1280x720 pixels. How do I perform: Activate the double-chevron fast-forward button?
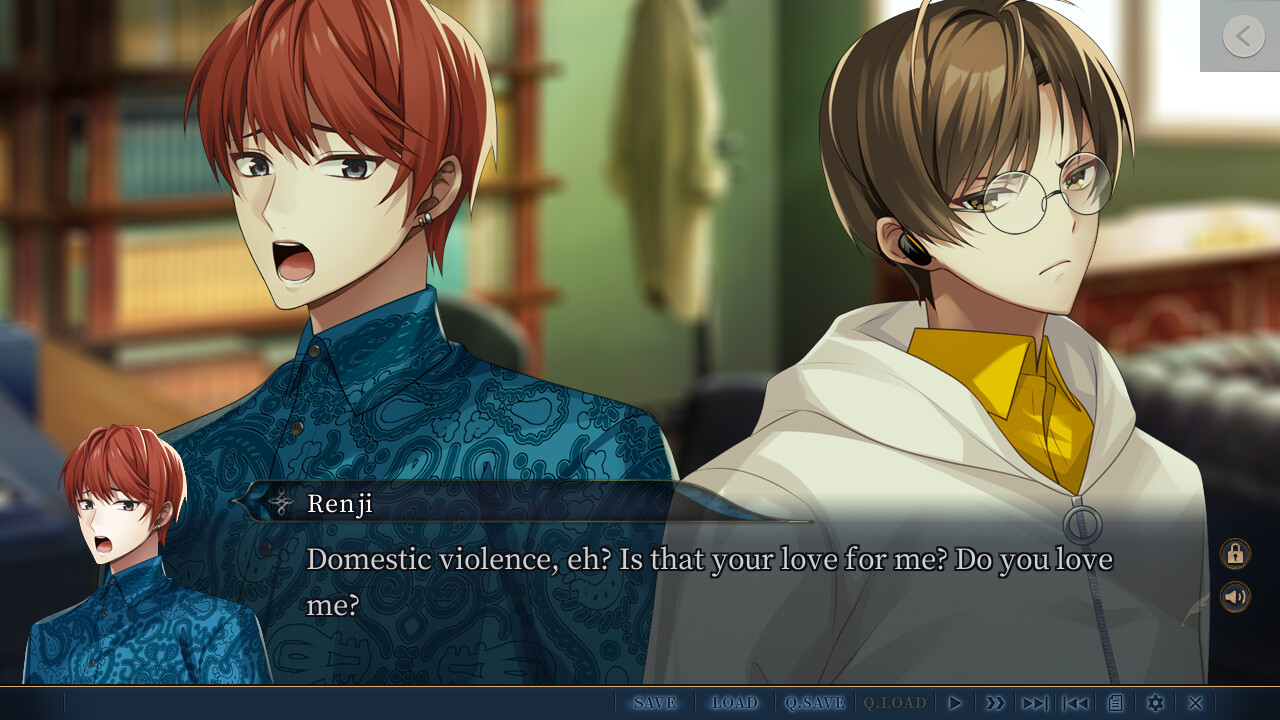click(995, 703)
